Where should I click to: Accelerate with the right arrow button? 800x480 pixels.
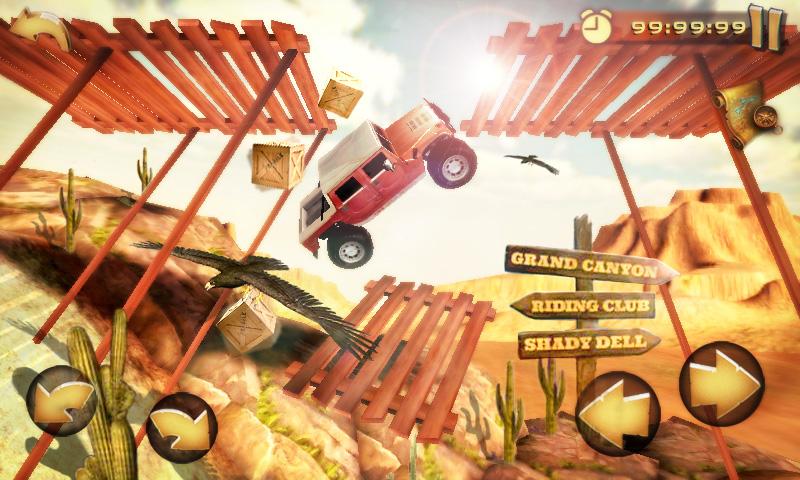pyautogui.click(x=721, y=383)
